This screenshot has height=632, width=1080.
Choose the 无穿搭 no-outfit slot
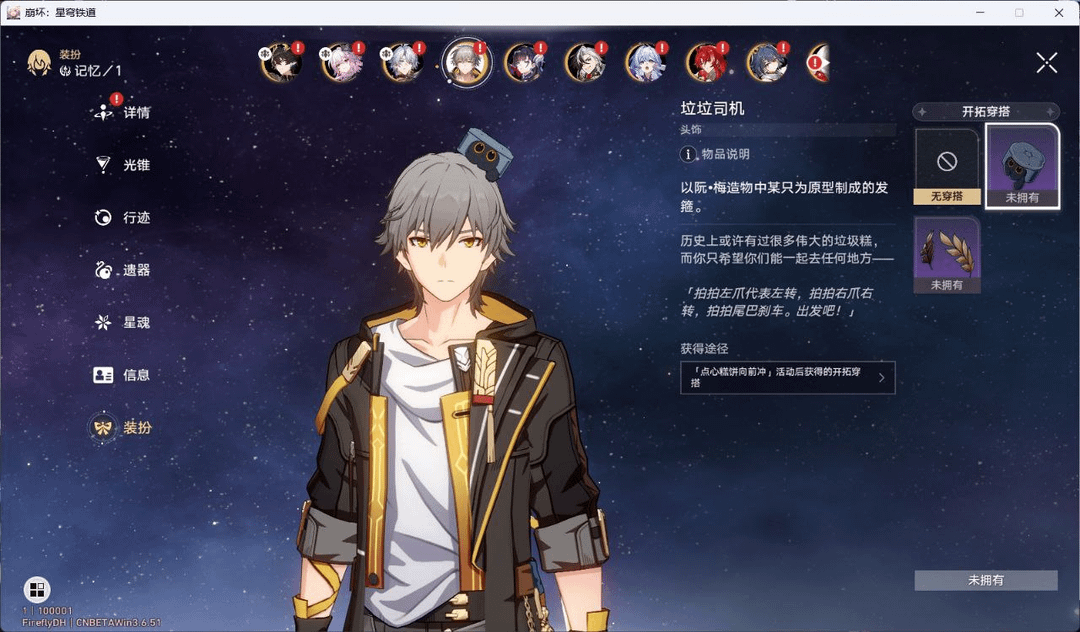tap(947, 166)
